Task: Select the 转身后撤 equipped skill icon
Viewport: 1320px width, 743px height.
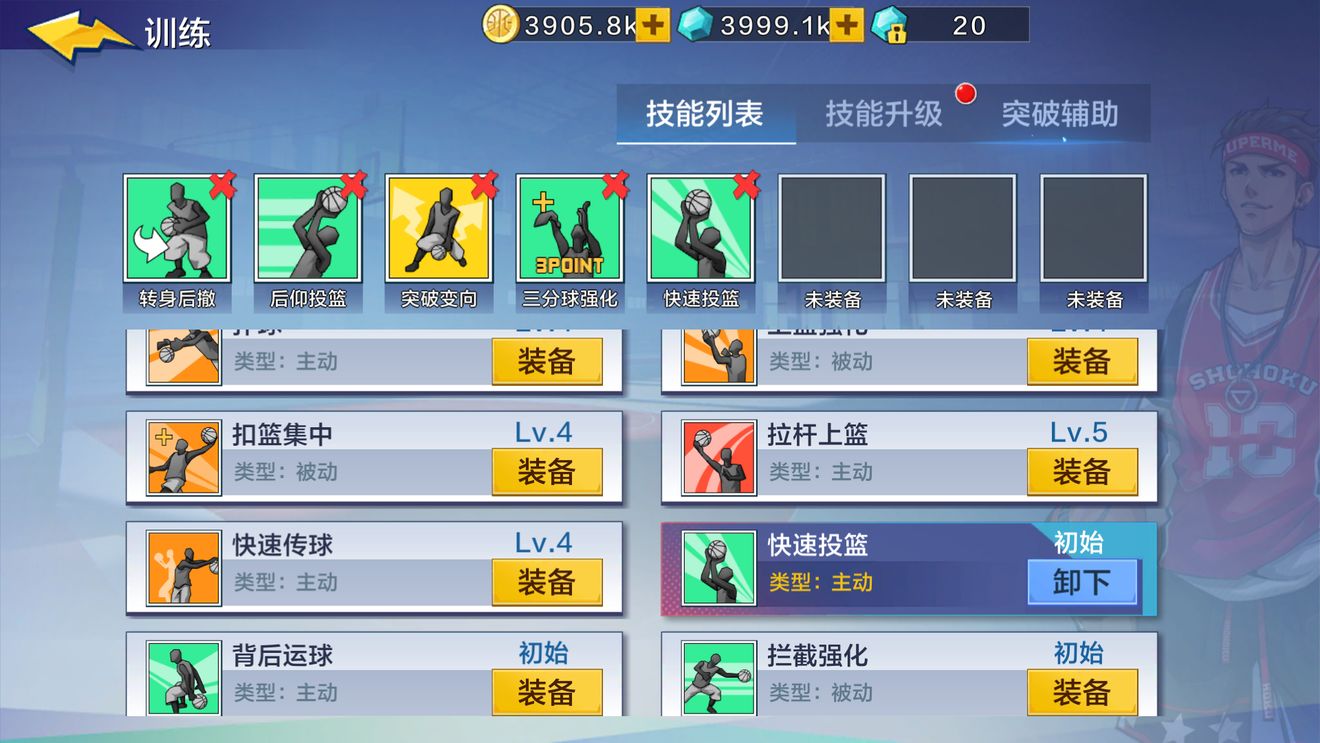Action: (x=177, y=232)
